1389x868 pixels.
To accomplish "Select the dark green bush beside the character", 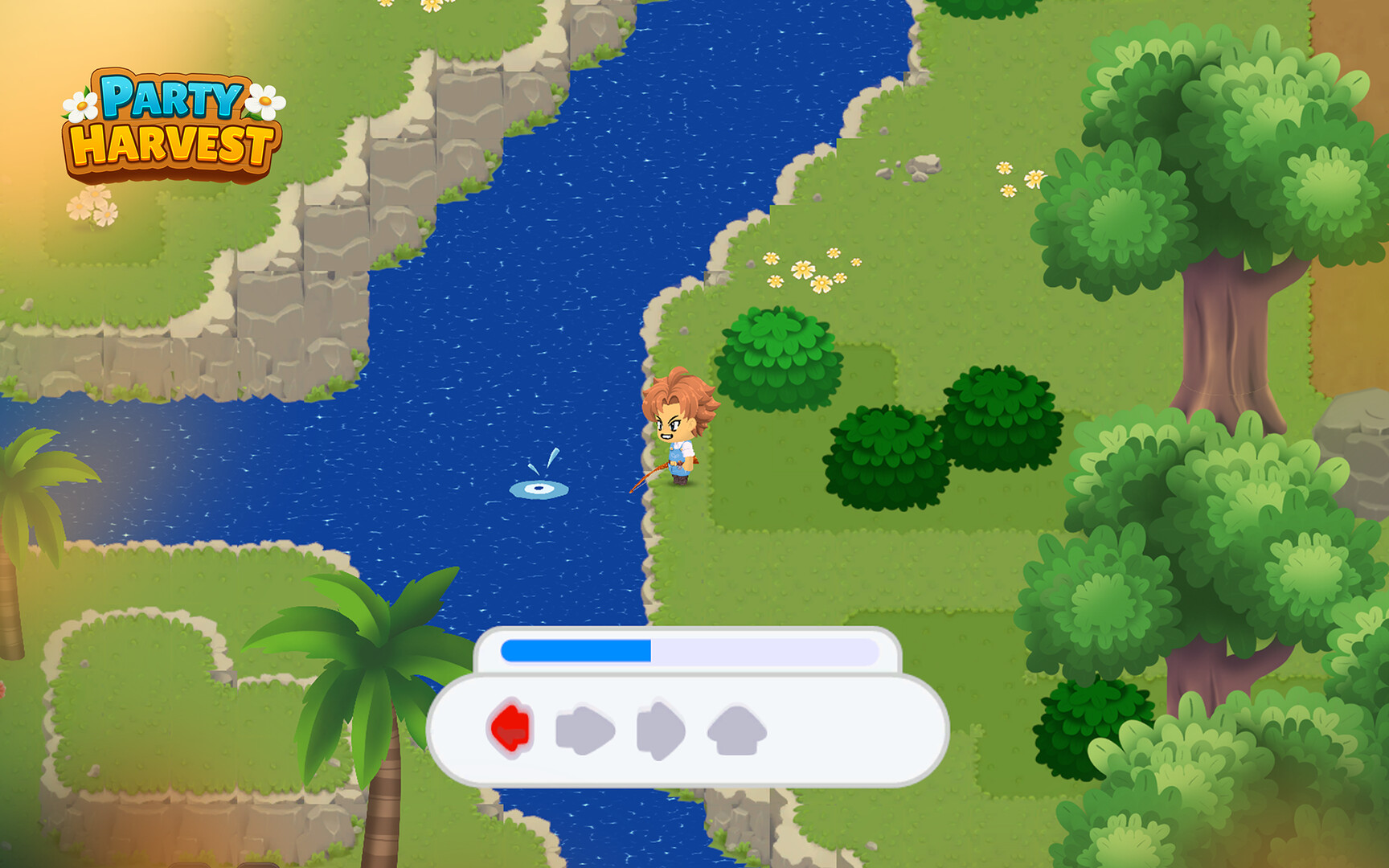I will (884, 454).
